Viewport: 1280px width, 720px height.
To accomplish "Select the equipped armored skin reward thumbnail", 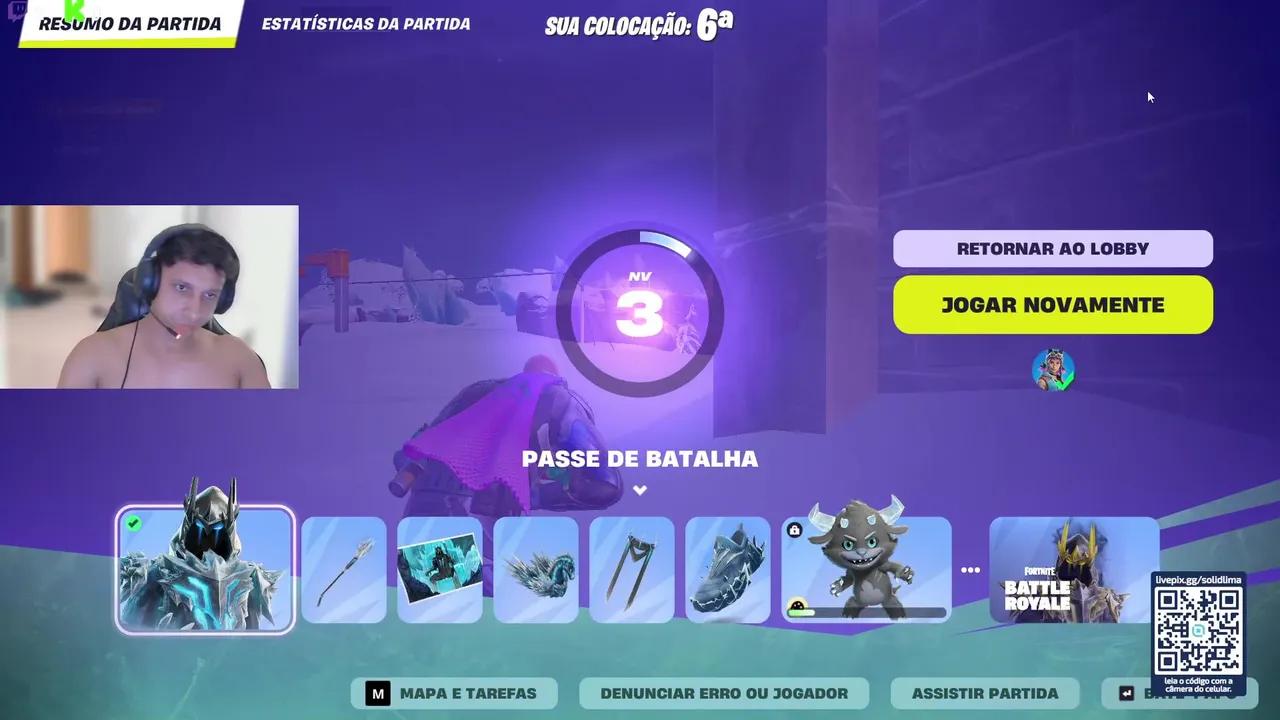I will 204,568.
